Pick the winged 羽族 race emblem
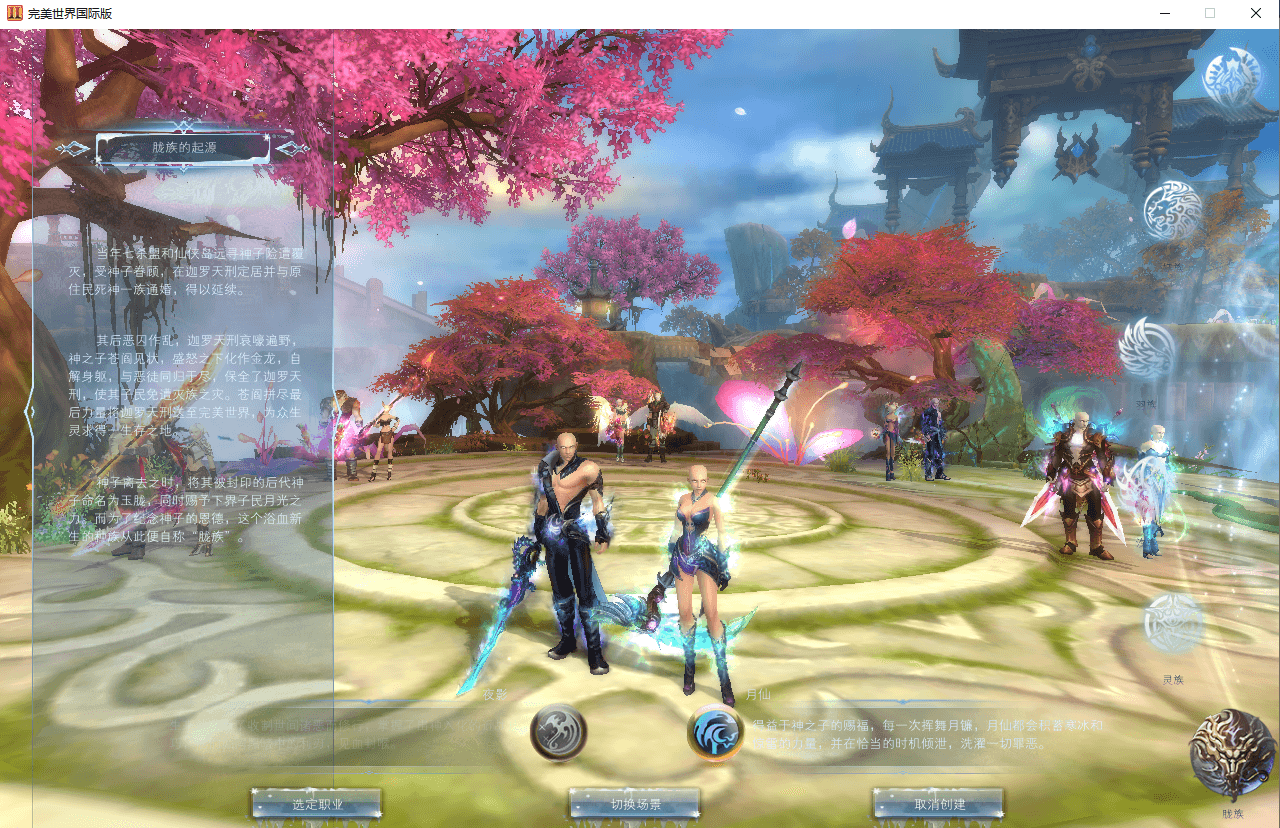 (1147, 349)
